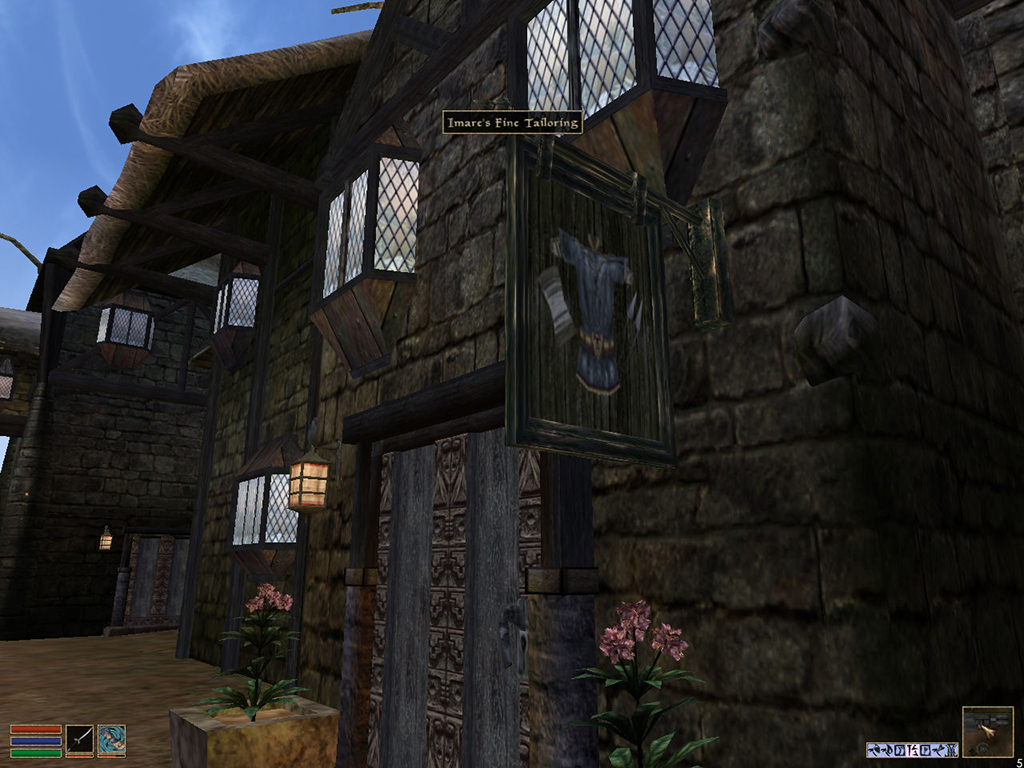Click the equipped sword weapon icon
The height and width of the screenshot is (768, 1024).
tap(80, 740)
